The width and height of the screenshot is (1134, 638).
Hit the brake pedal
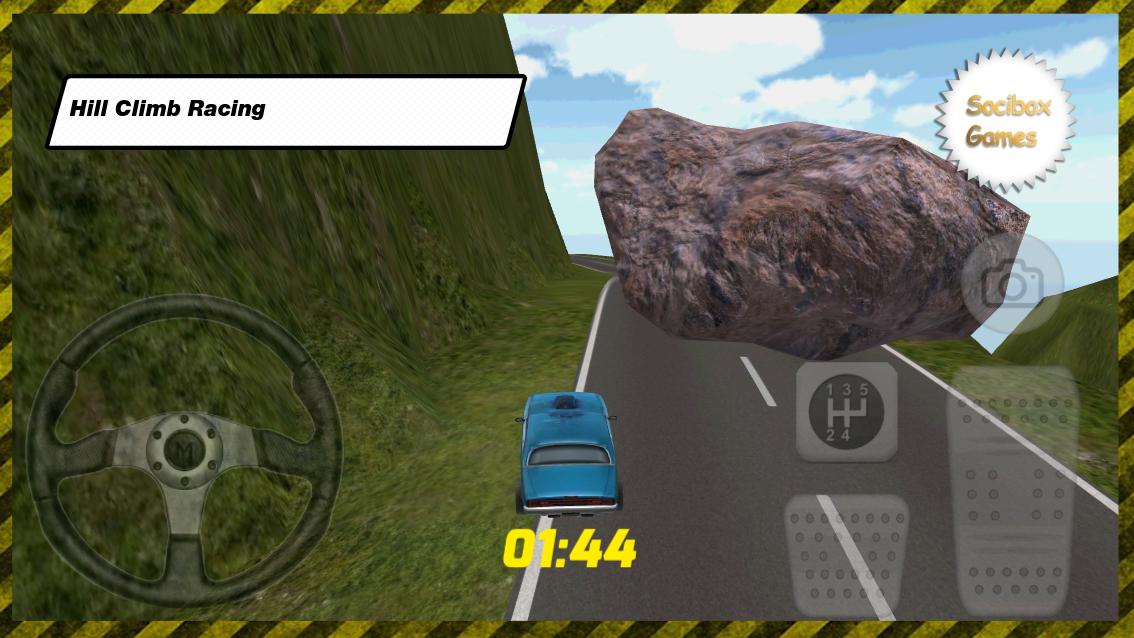click(x=846, y=555)
